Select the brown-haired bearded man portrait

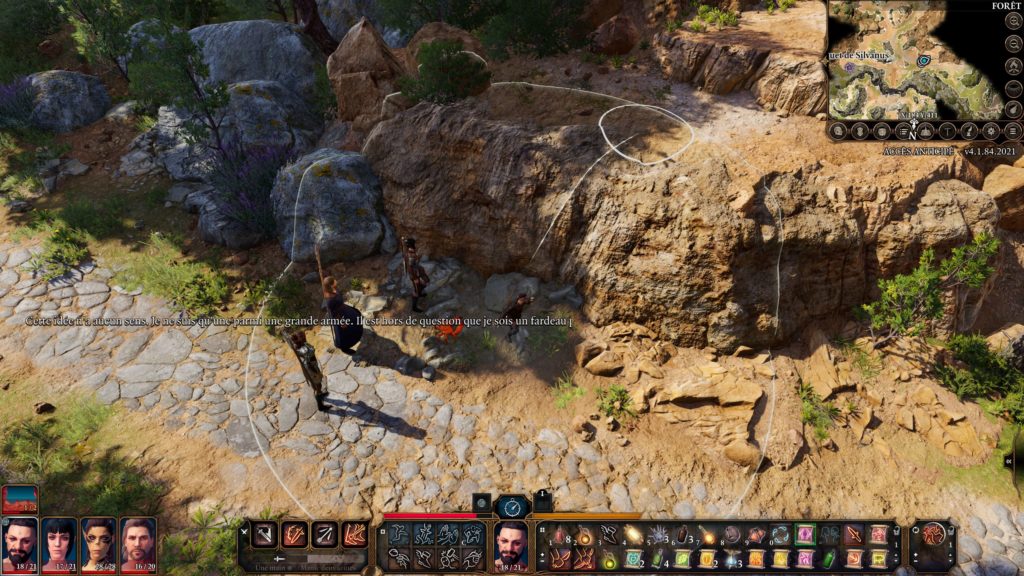pyautogui.click(x=138, y=540)
